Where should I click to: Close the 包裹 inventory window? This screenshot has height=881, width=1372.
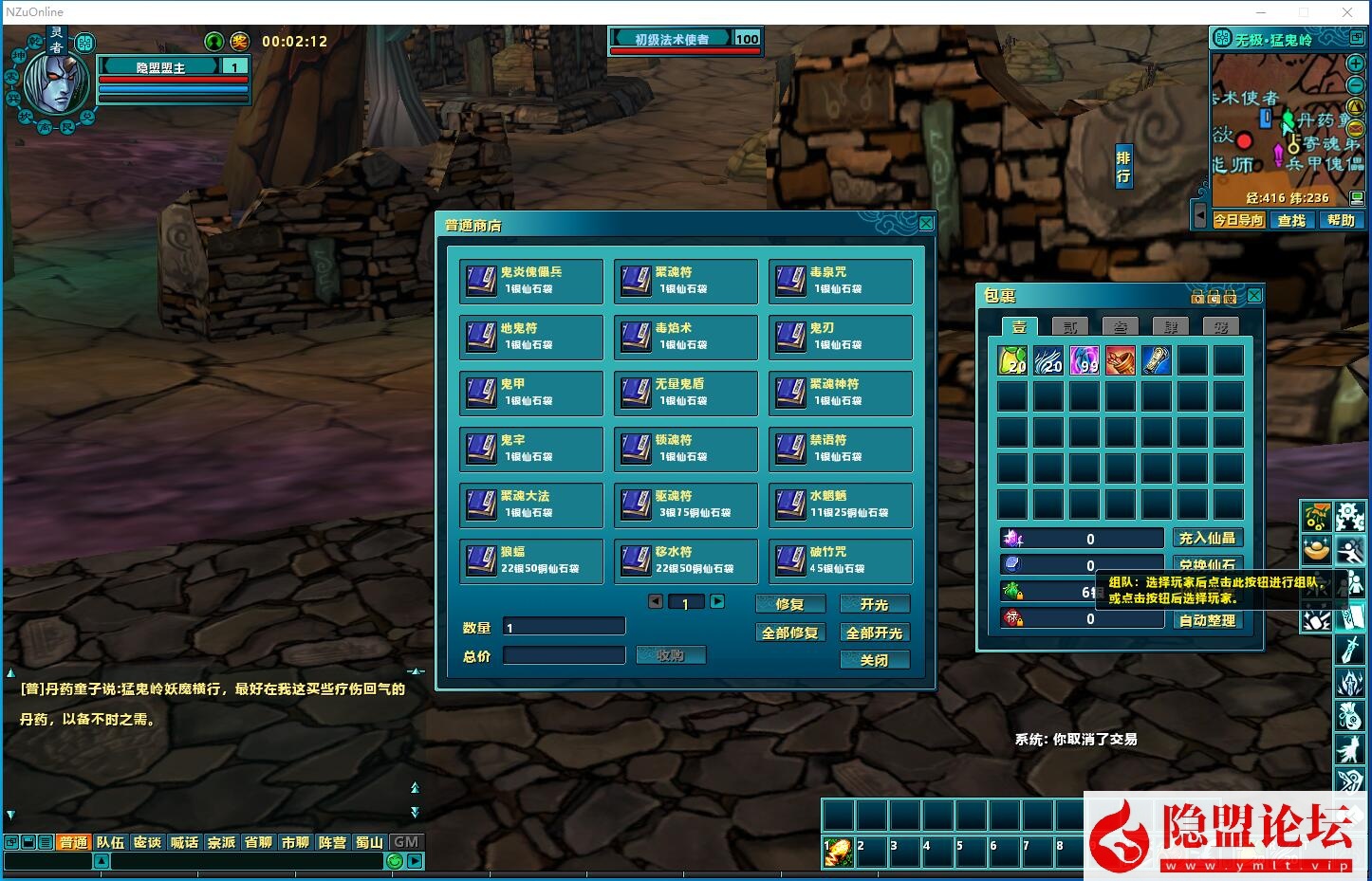click(1254, 296)
